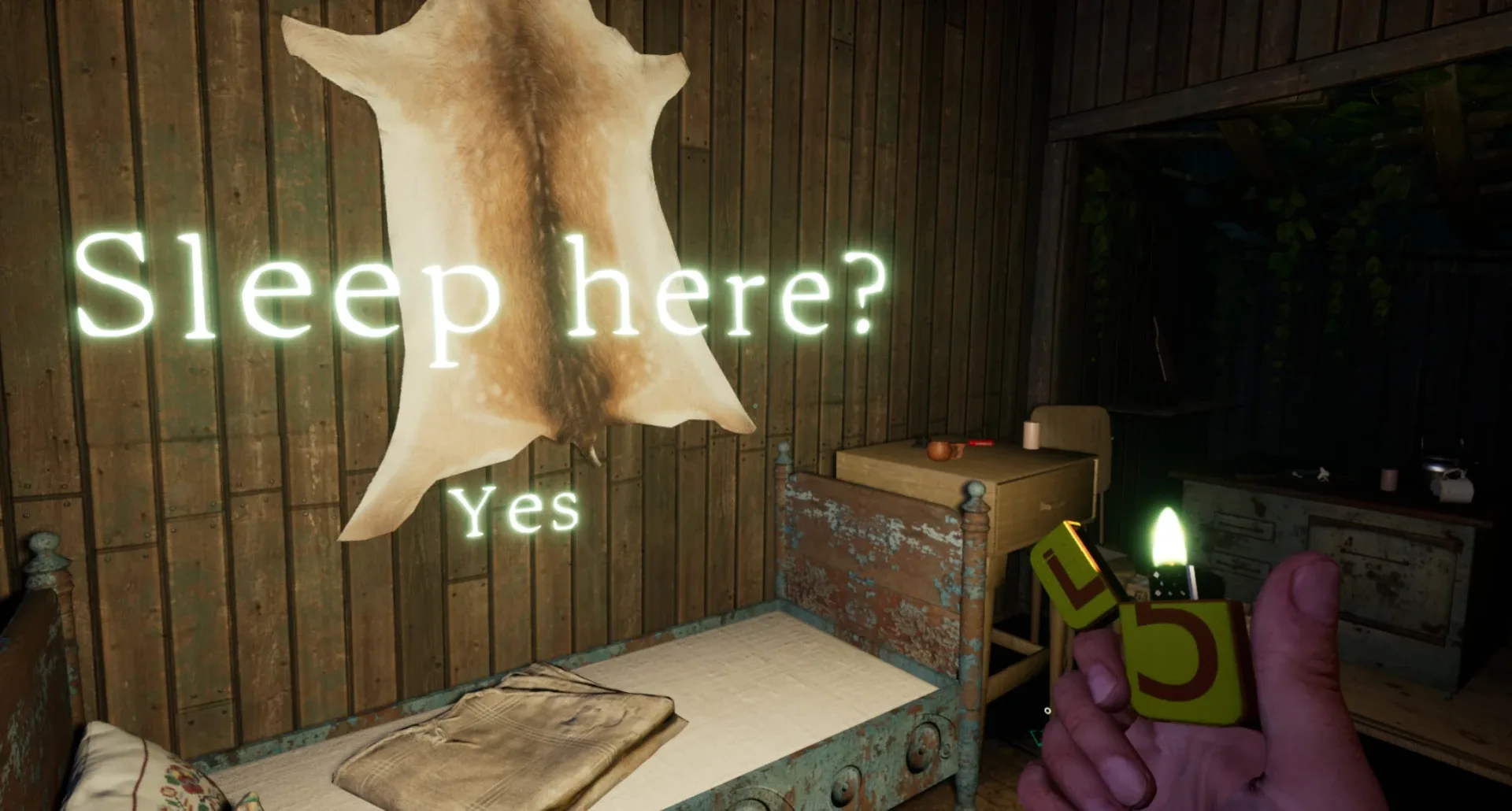The height and width of the screenshot is (811, 1512).
Task: Pick the red pen on the desk
Action: 980,443
